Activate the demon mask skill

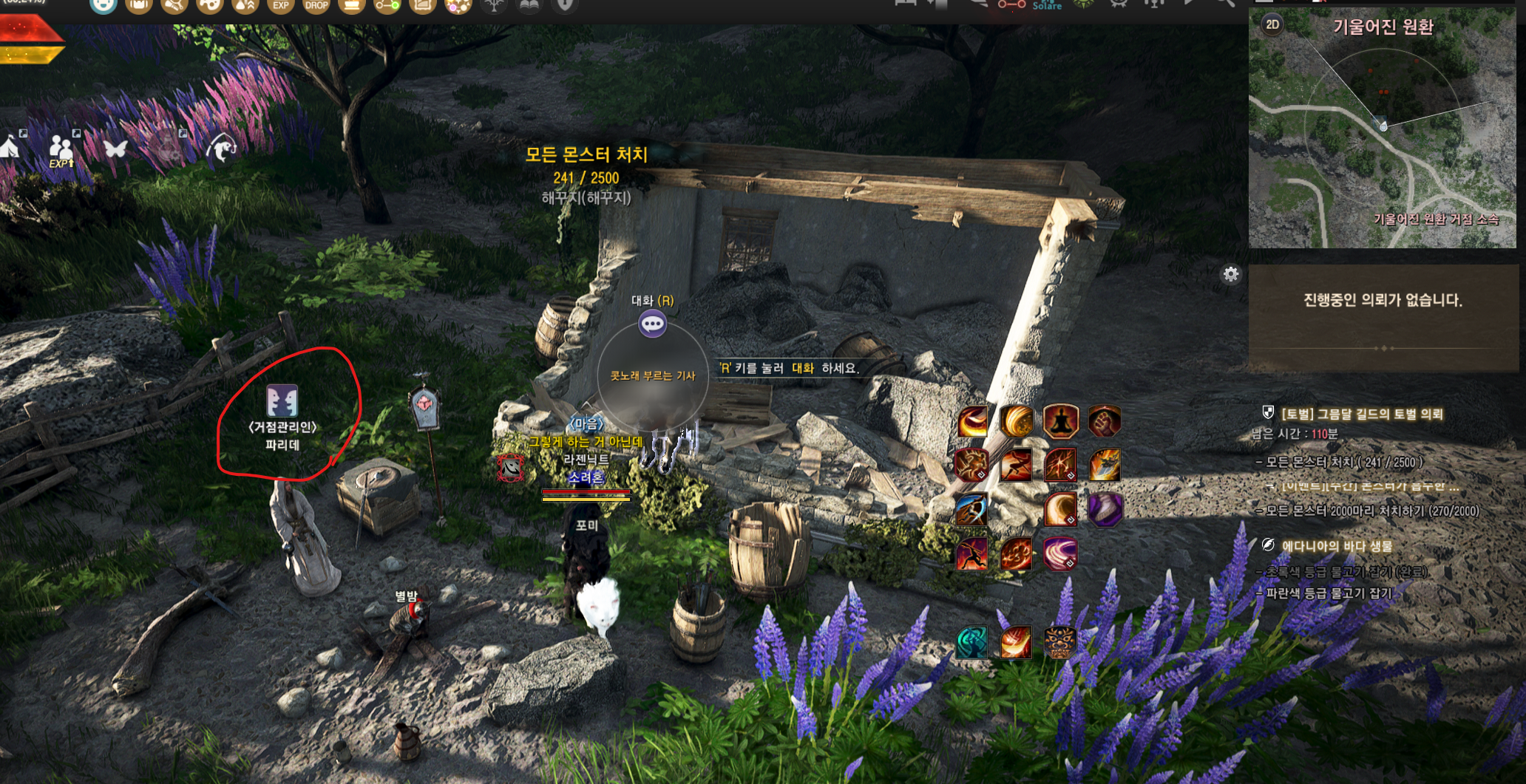click(x=1060, y=642)
